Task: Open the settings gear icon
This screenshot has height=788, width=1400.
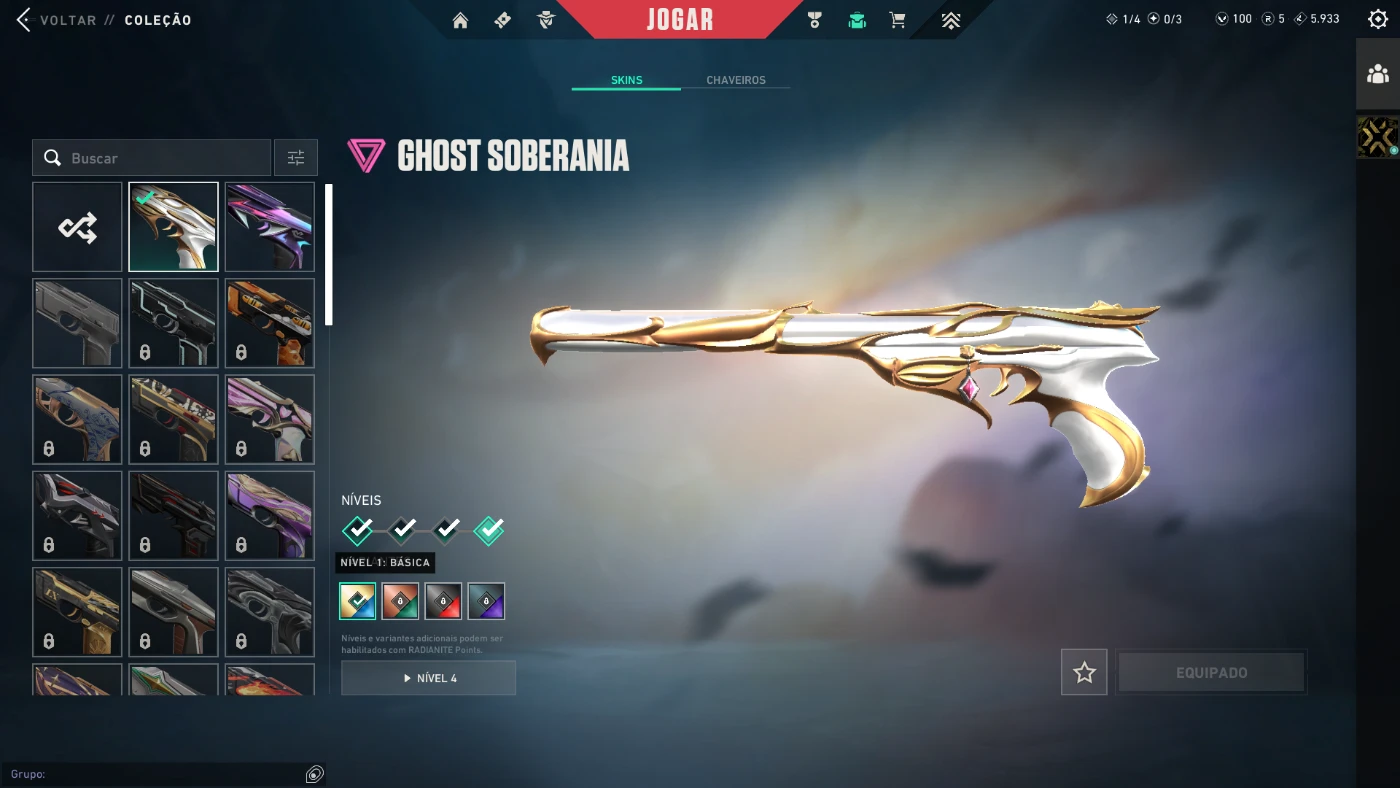Action: 1377,19
